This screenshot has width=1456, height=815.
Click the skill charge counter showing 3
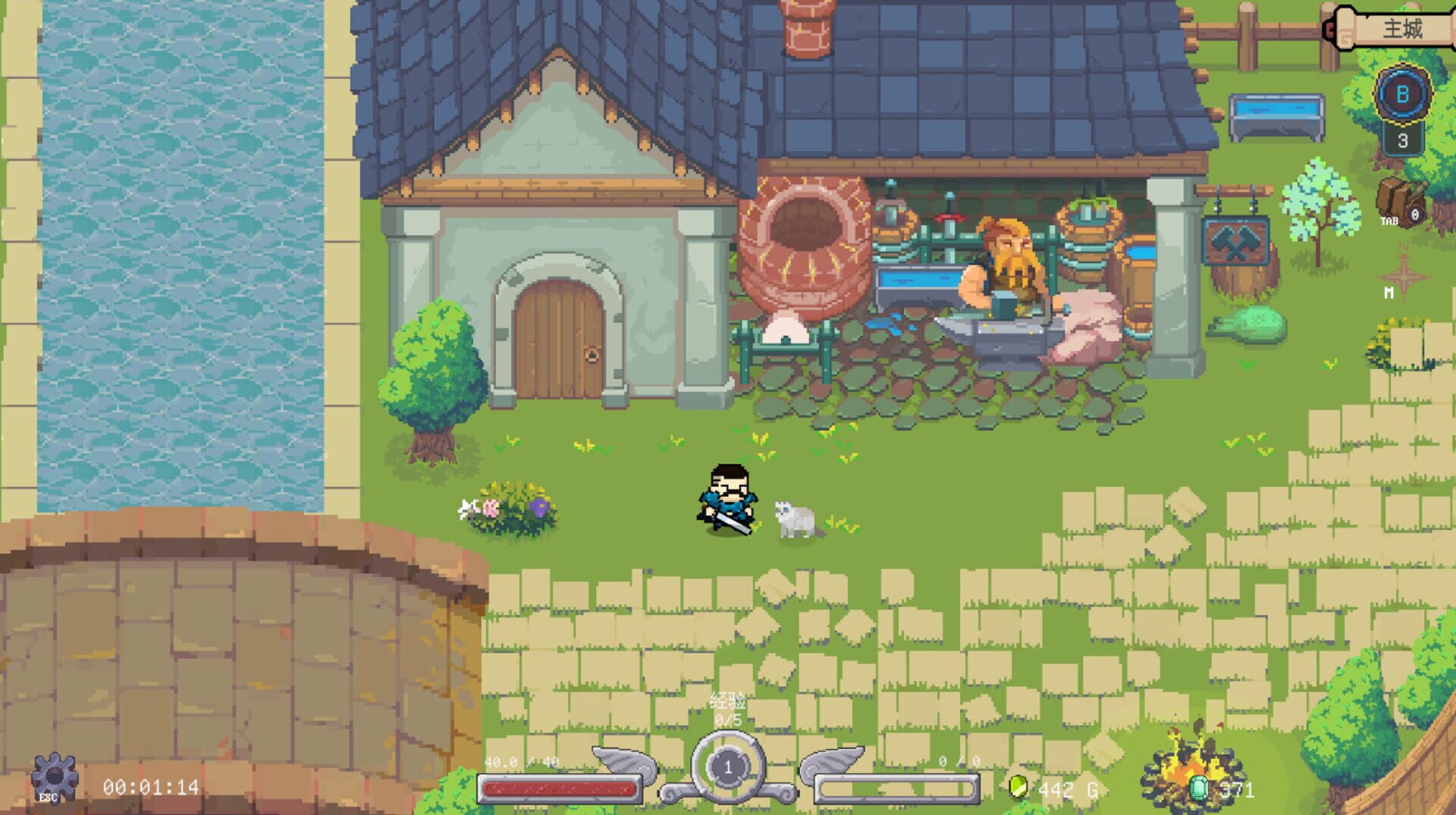point(1403,140)
